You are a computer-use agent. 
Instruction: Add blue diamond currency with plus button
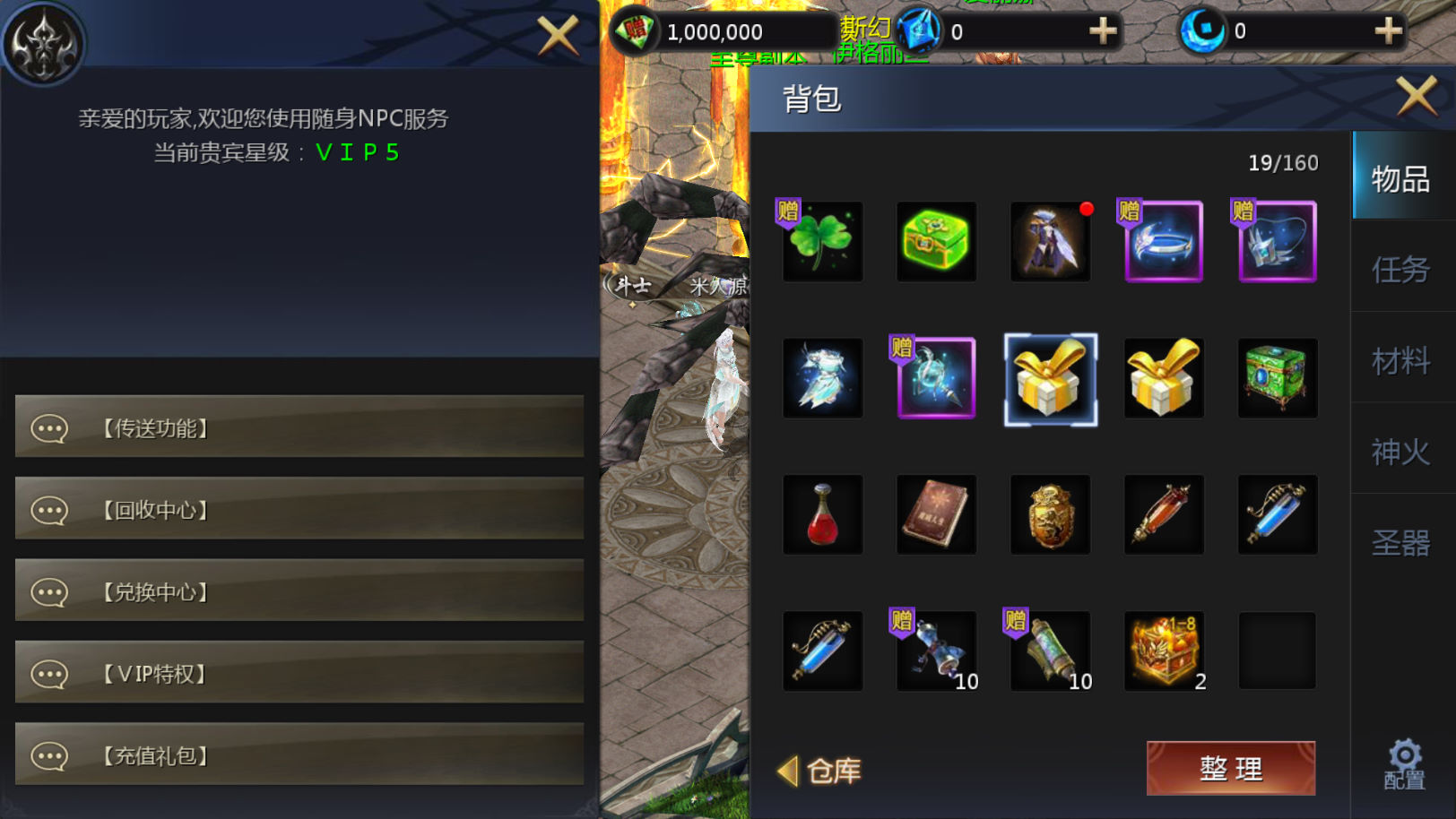coord(1103,31)
